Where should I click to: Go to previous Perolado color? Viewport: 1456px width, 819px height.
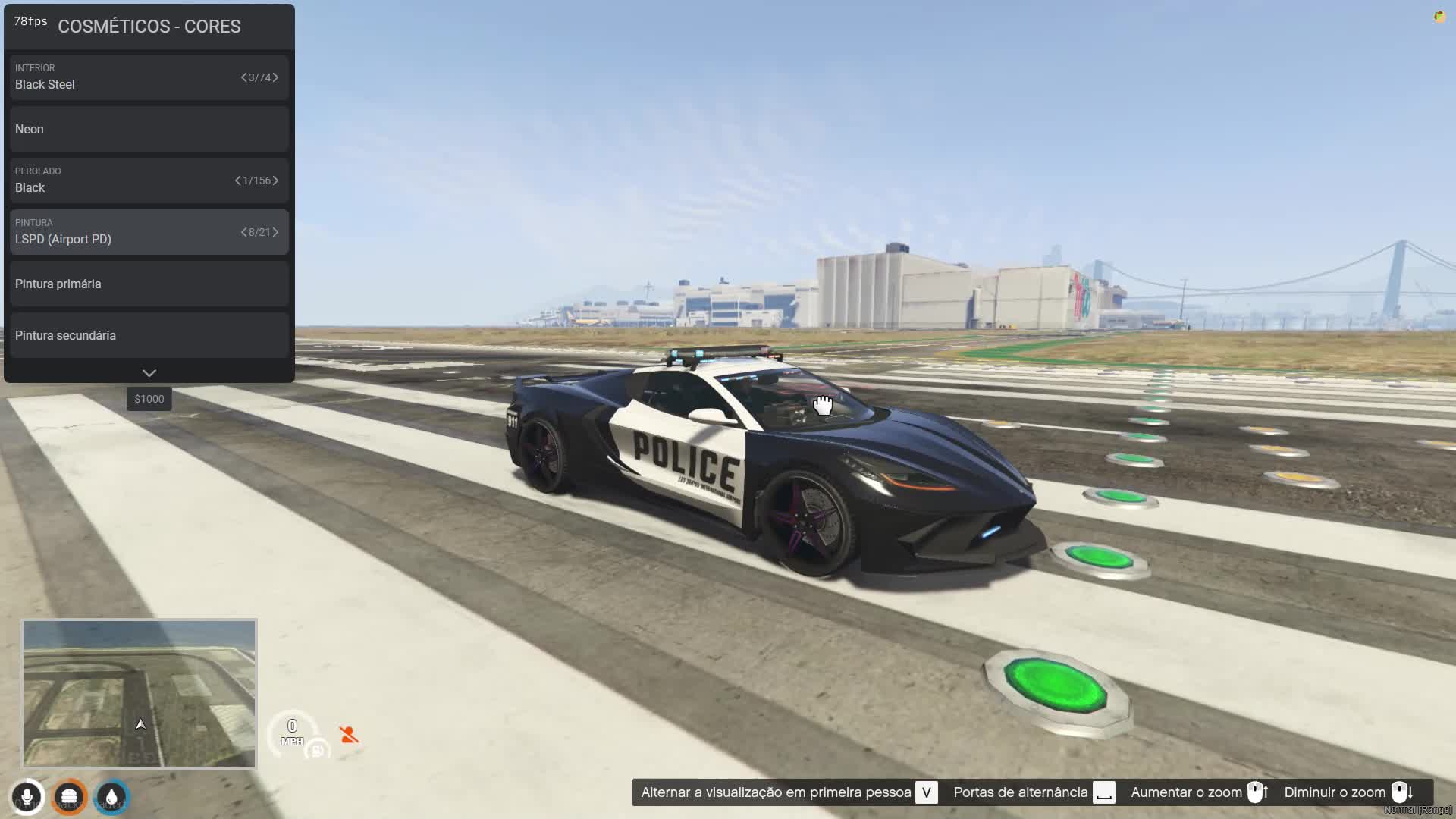point(237,180)
